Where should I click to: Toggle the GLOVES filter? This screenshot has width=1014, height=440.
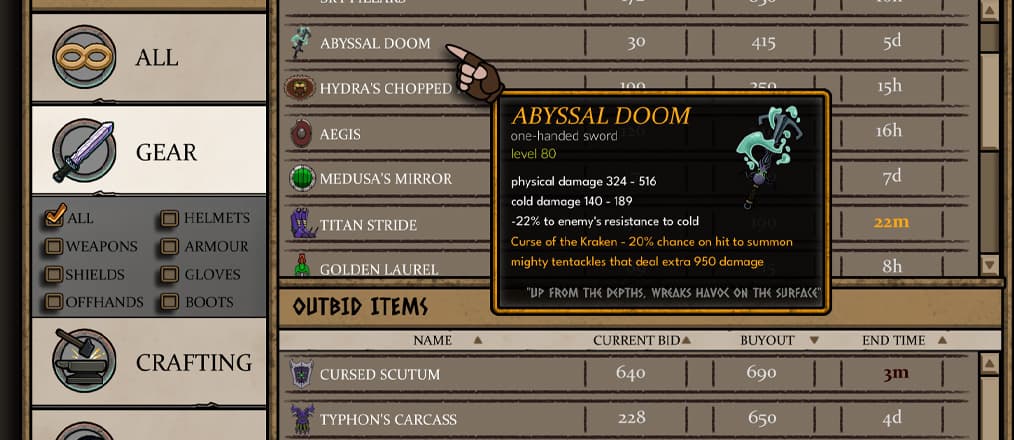(169, 274)
